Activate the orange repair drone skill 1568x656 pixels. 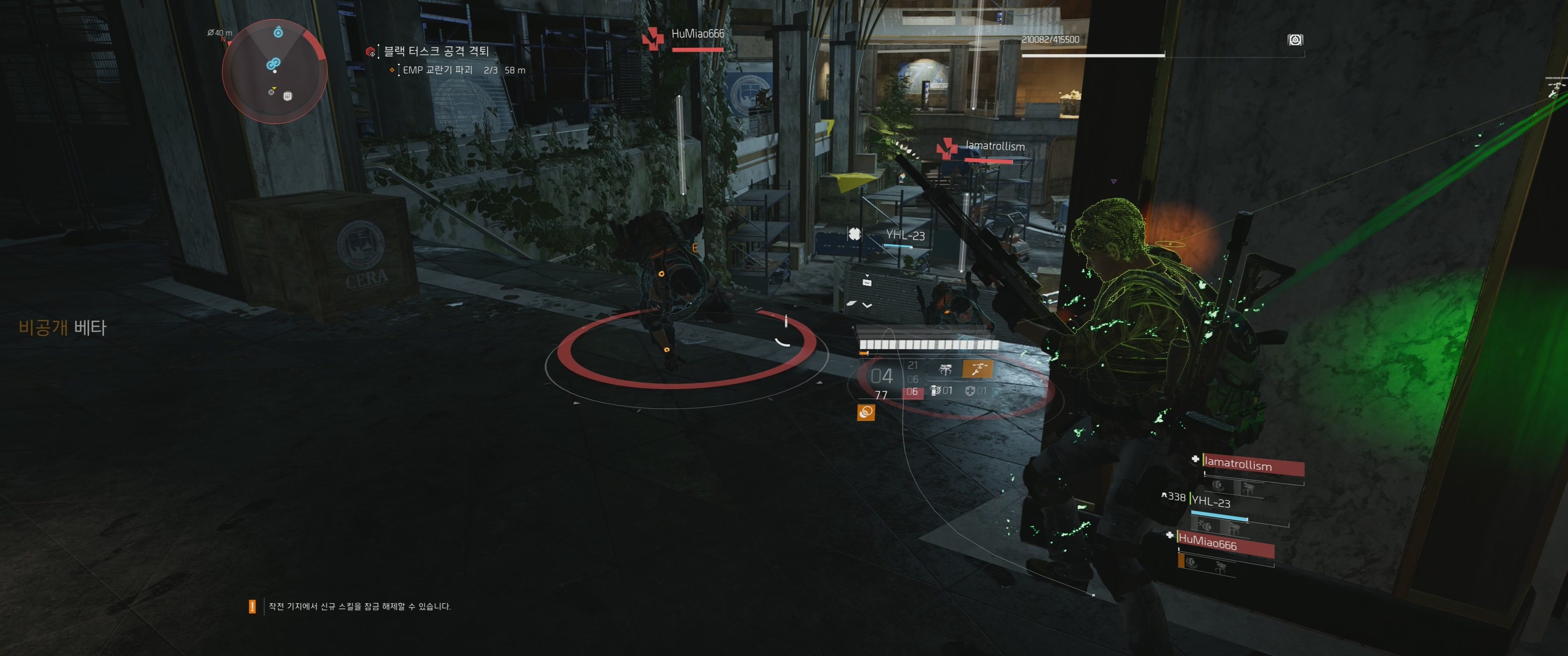point(977,369)
